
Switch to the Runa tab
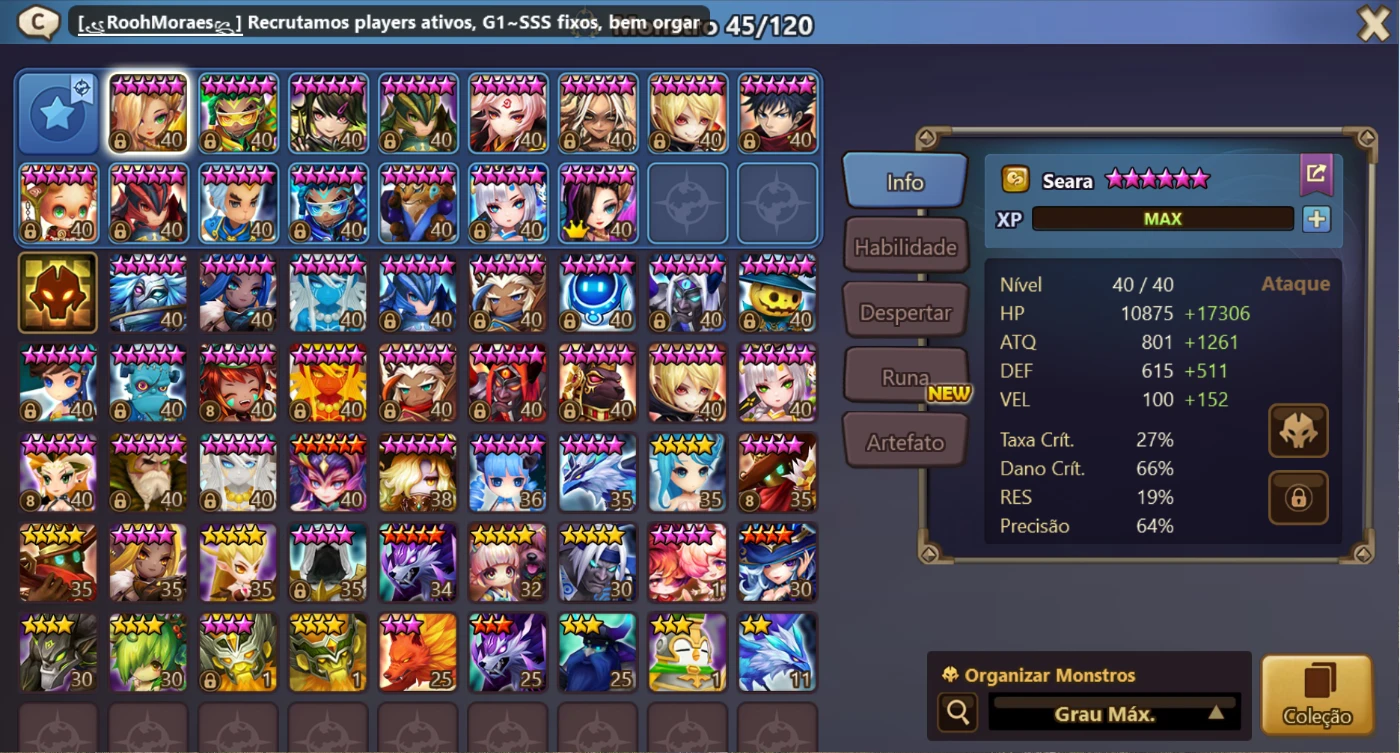tap(904, 375)
